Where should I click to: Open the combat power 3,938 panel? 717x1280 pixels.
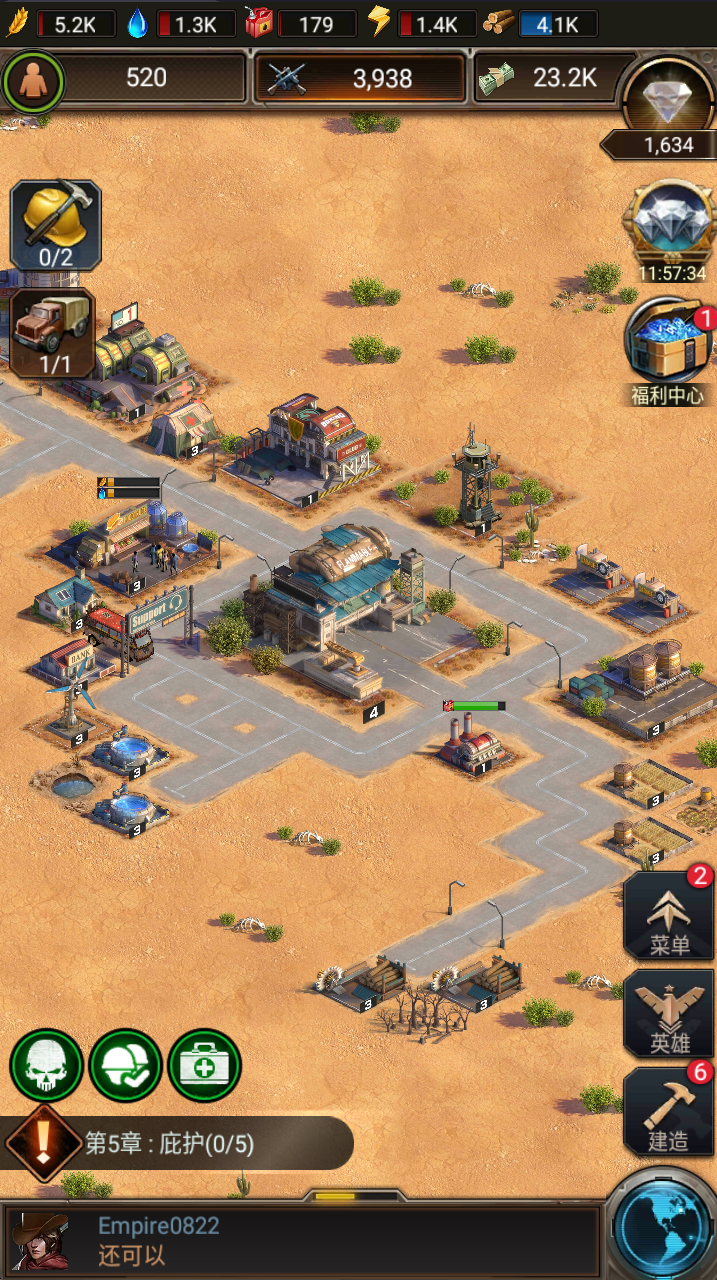[360, 78]
